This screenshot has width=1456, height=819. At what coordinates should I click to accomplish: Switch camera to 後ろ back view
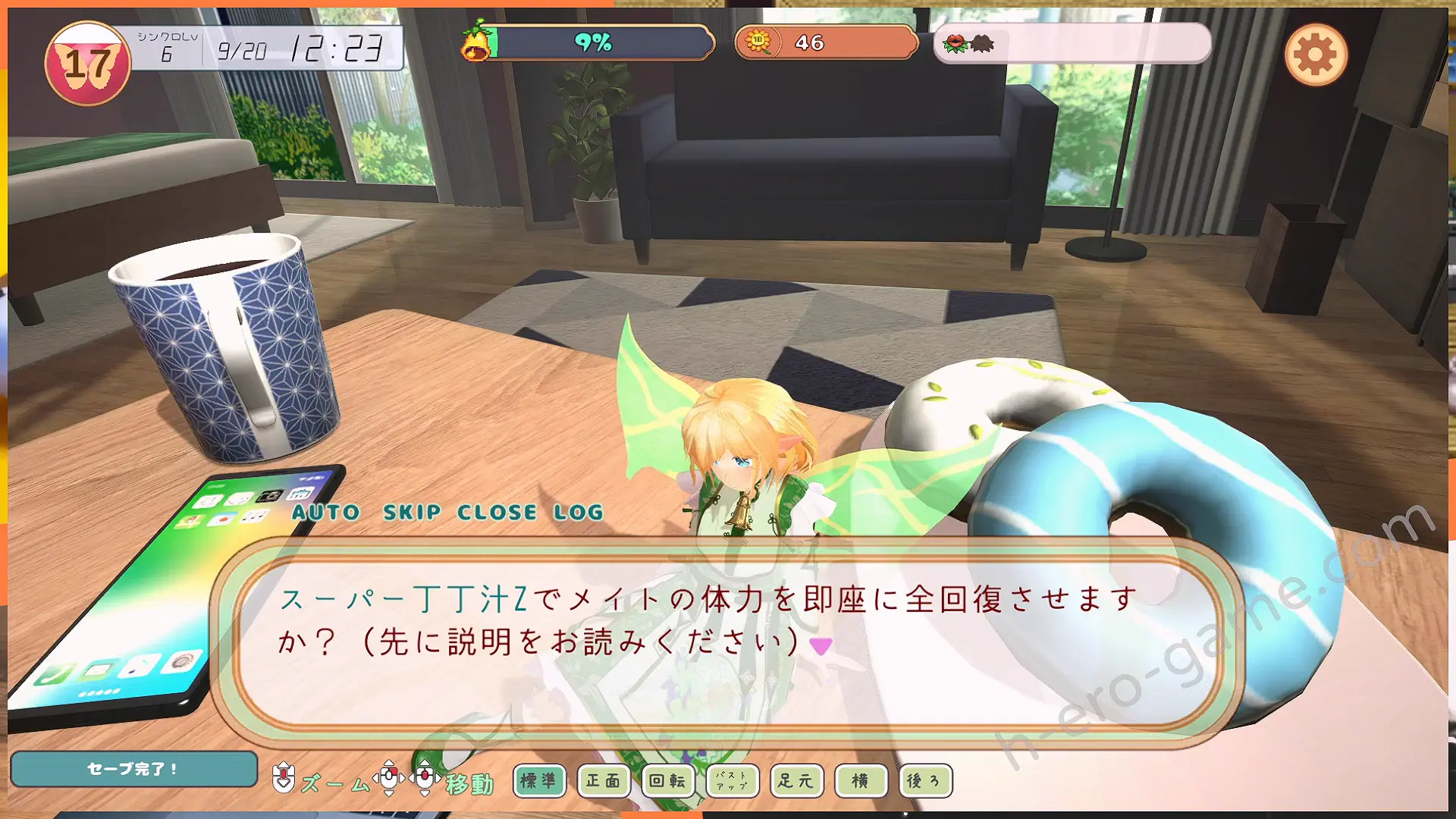(x=924, y=780)
